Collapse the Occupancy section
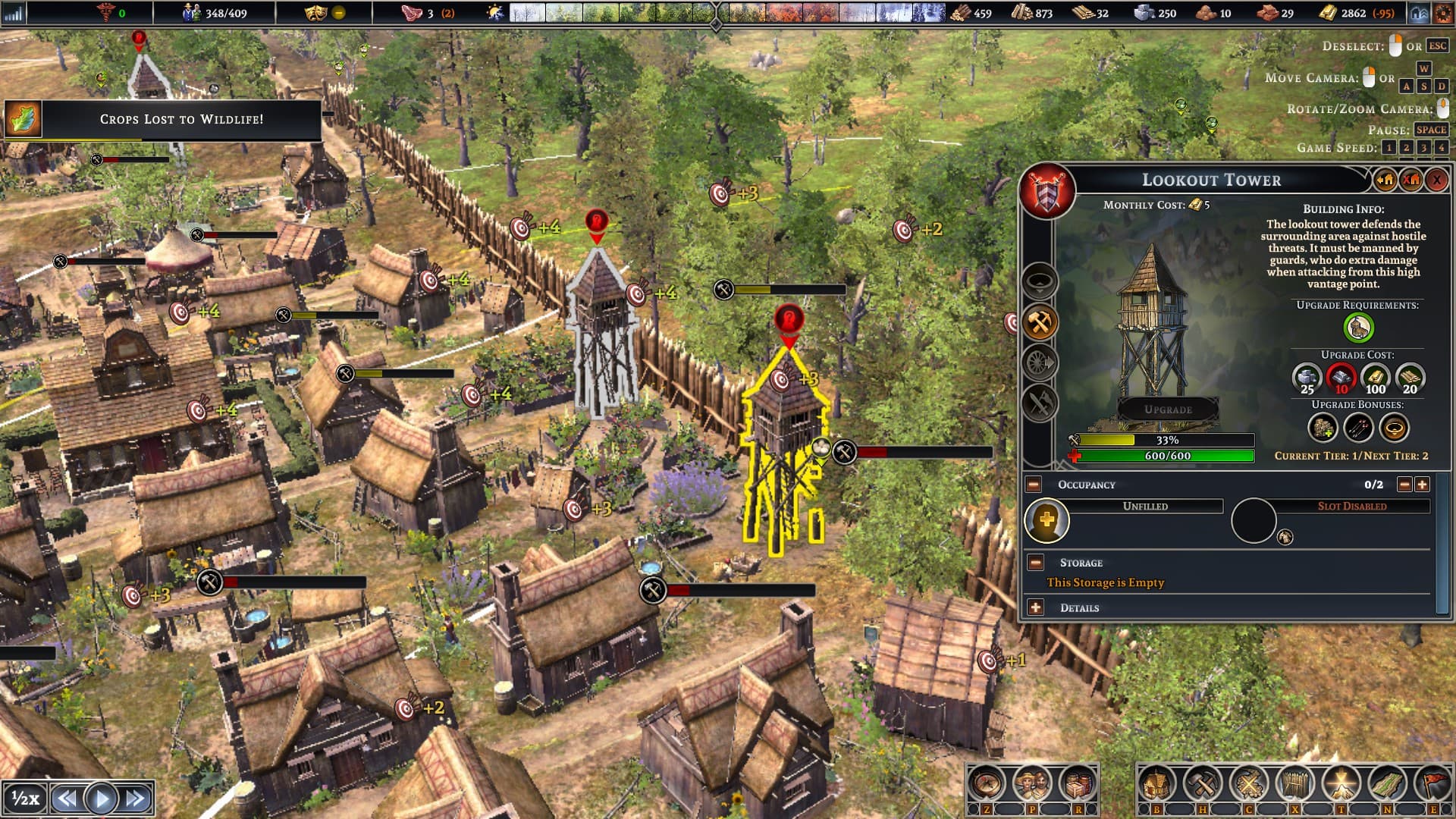Image resolution: width=1456 pixels, height=819 pixels. click(x=1034, y=485)
